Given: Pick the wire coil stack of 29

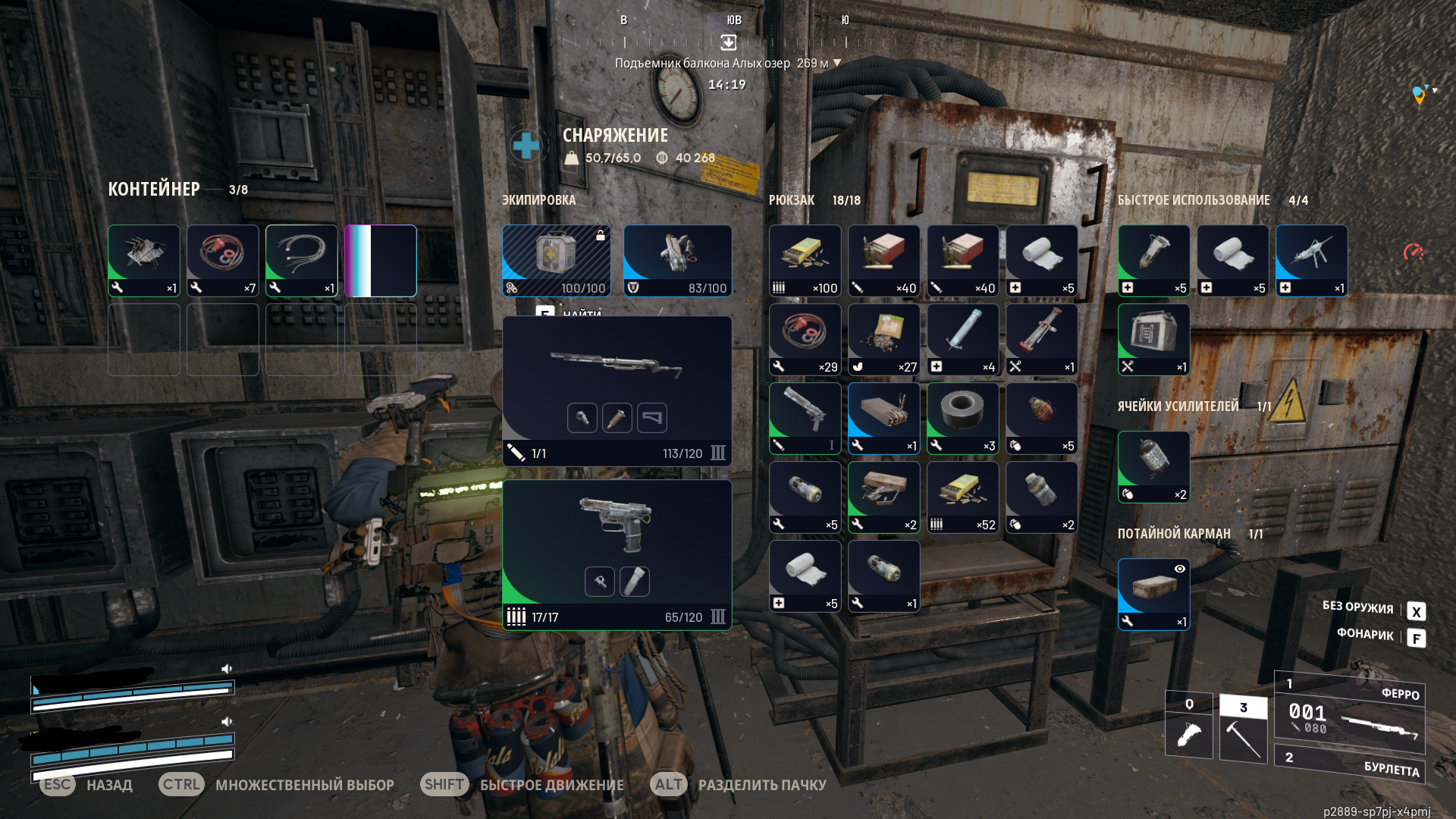Looking at the screenshot, I should pos(805,339).
